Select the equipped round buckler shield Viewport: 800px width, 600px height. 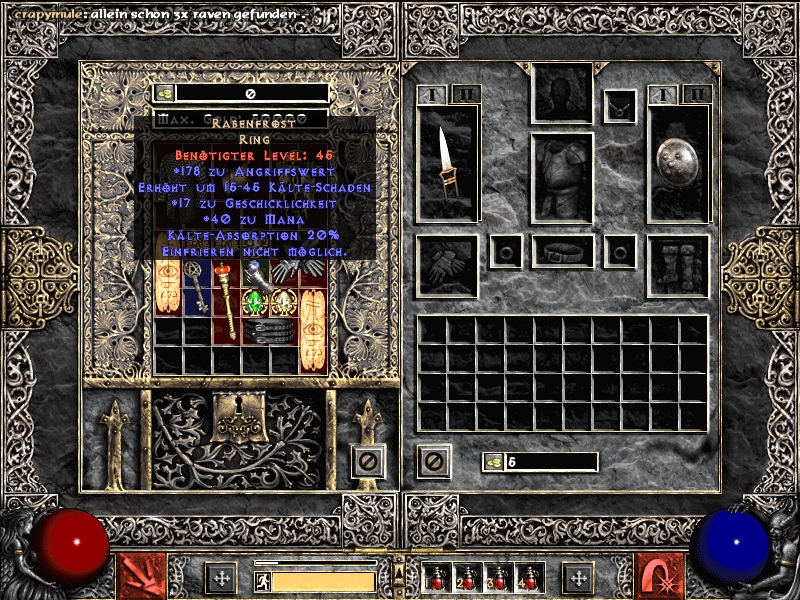[678, 160]
